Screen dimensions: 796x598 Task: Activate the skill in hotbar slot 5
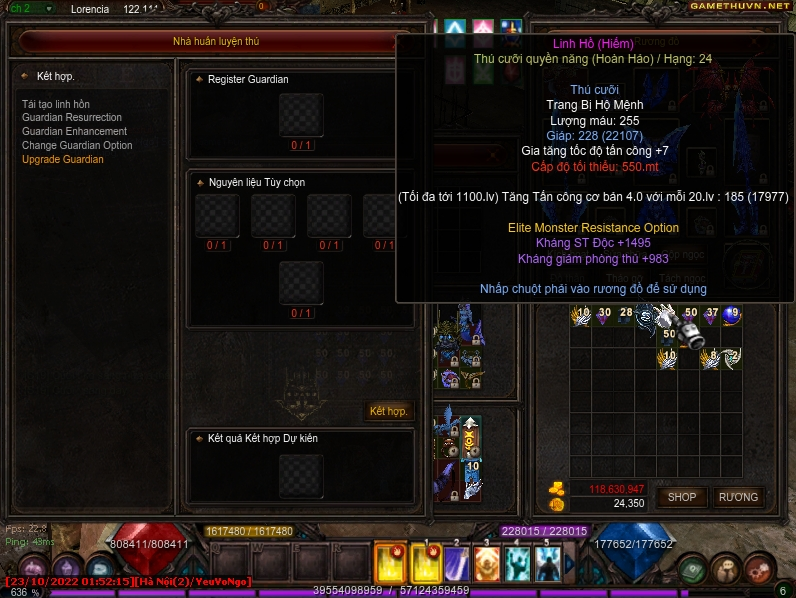click(547, 562)
